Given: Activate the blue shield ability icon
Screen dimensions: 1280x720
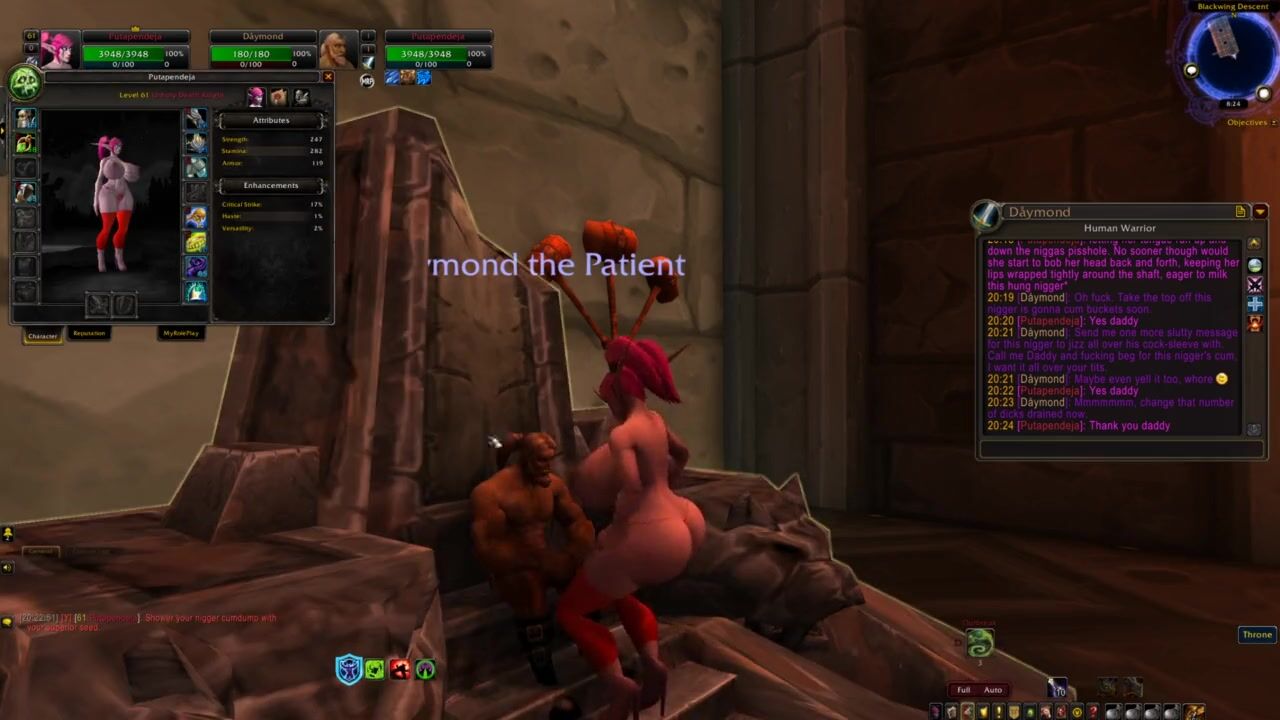Looking at the screenshot, I should pos(348,669).
